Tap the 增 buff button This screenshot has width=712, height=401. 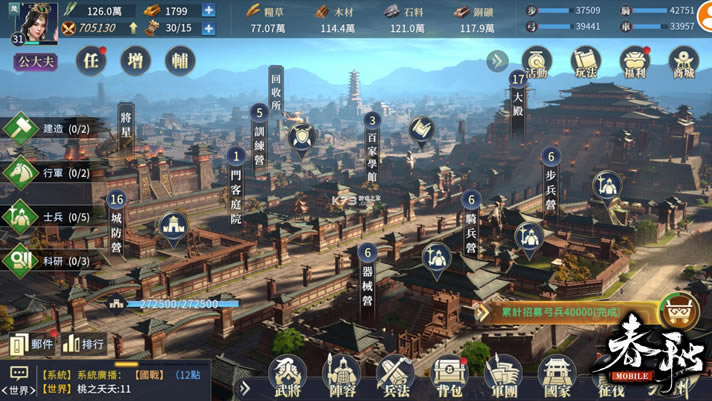pyautogui.click(x=136, y=60)
